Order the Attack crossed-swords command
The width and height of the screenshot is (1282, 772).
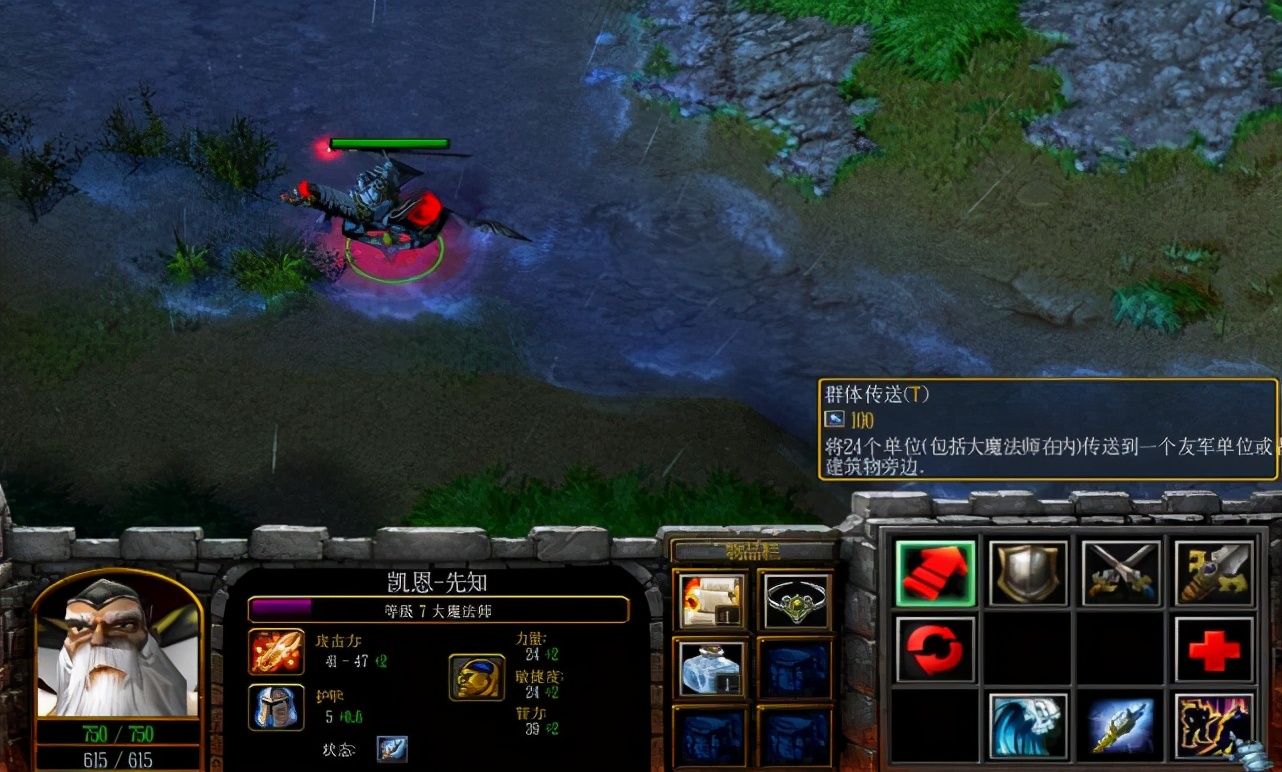[1119, 573]
